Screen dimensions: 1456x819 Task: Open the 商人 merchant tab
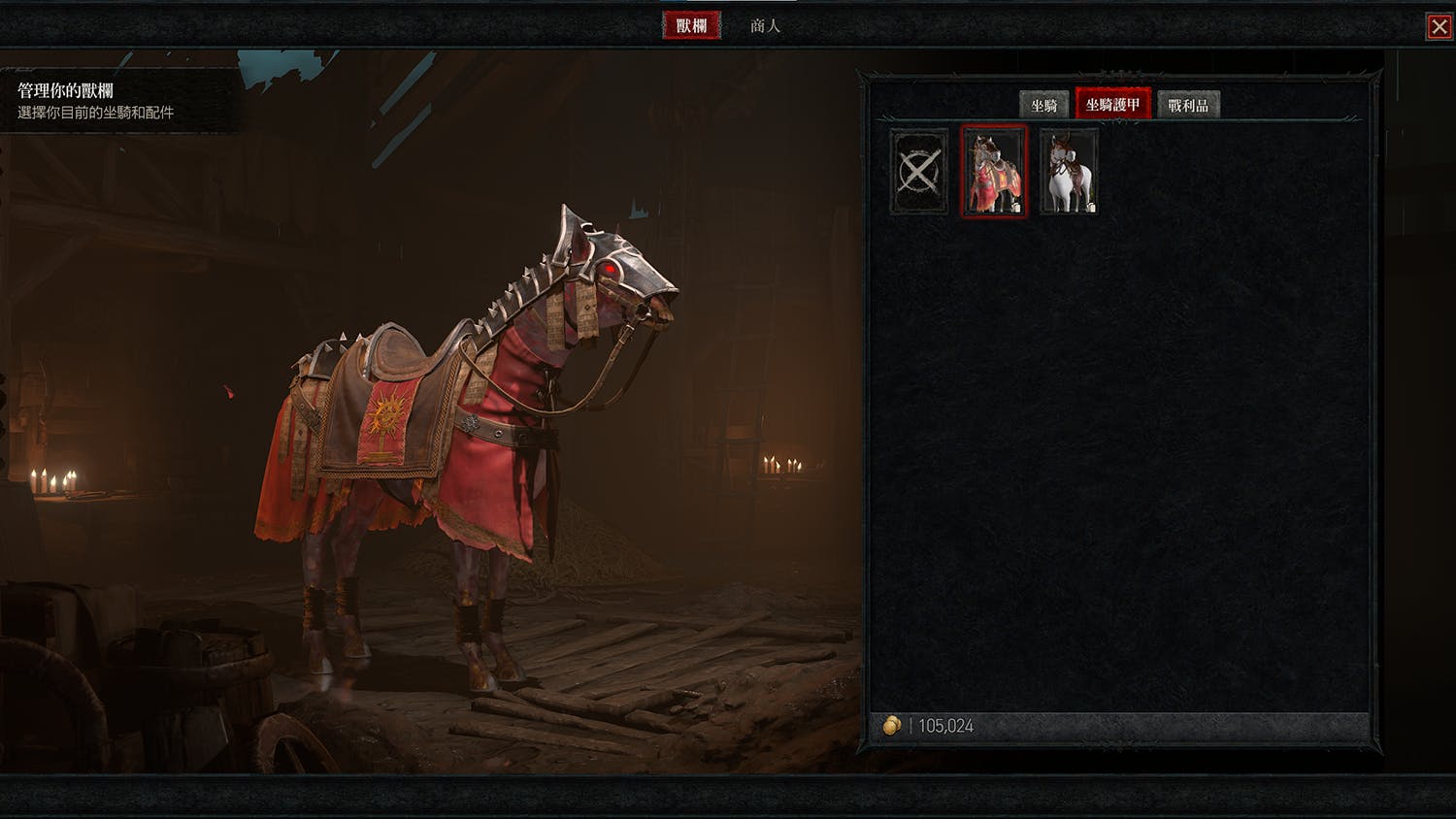coord(765,25)
